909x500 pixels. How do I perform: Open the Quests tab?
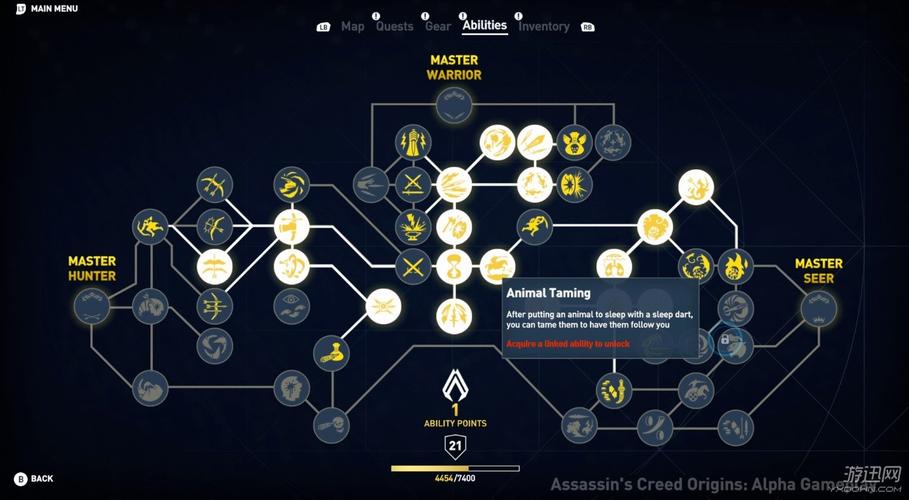coord(394,26)
